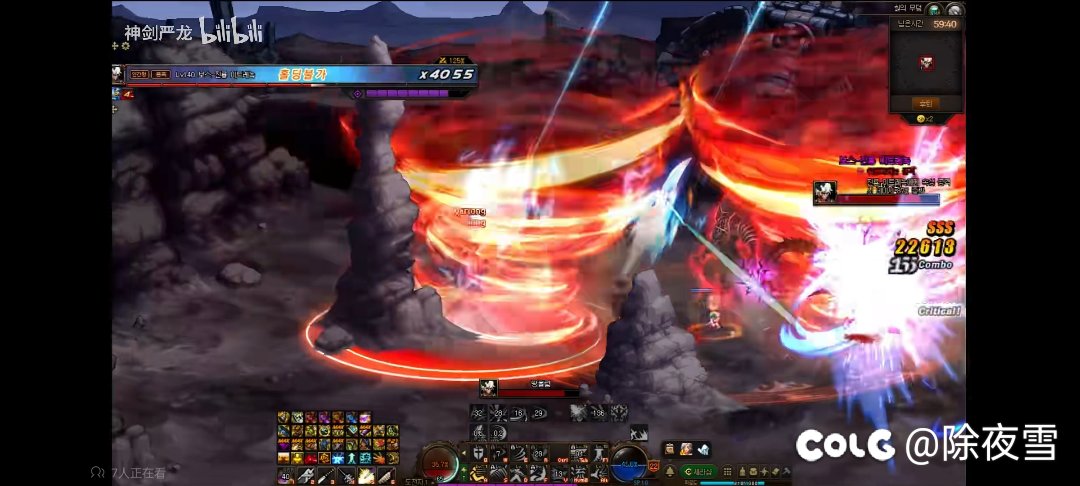
Task: Click the viewer count at the bottom left
Action: (x=128, y=473)
